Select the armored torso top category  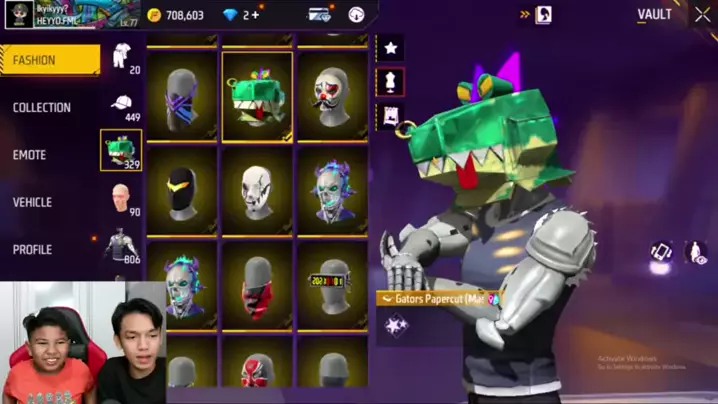point(121,245)
